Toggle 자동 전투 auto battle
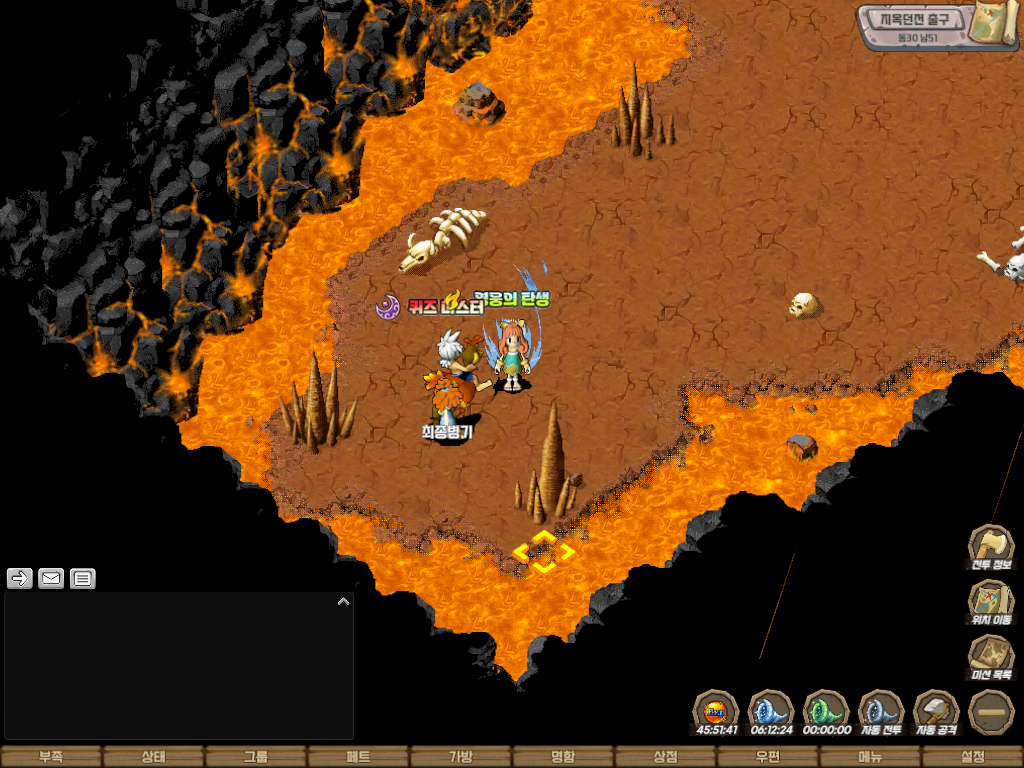The width and height of the screenshot is (1024, 768). 881,712
